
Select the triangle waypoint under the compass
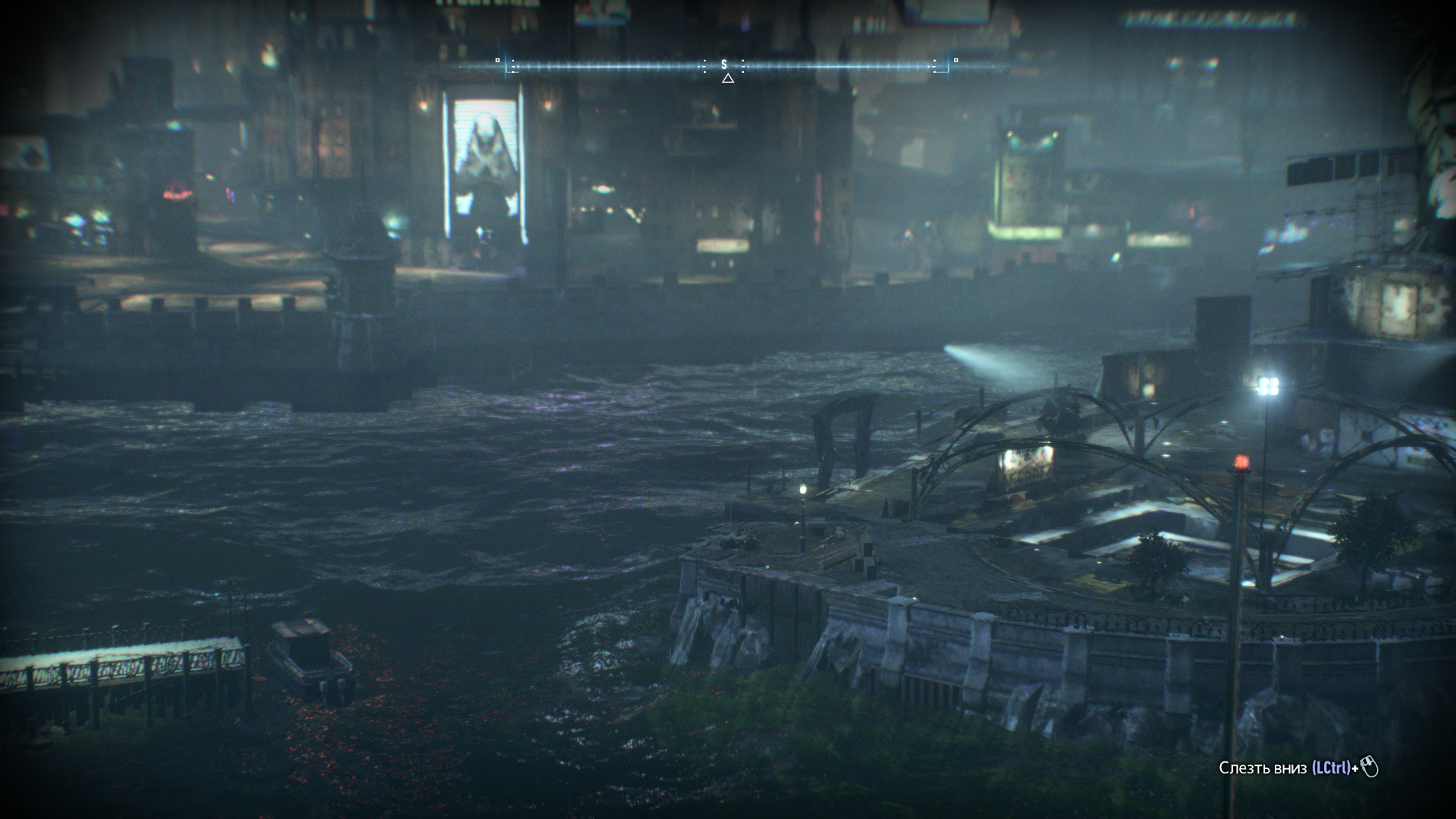click(x=728, y=77)
